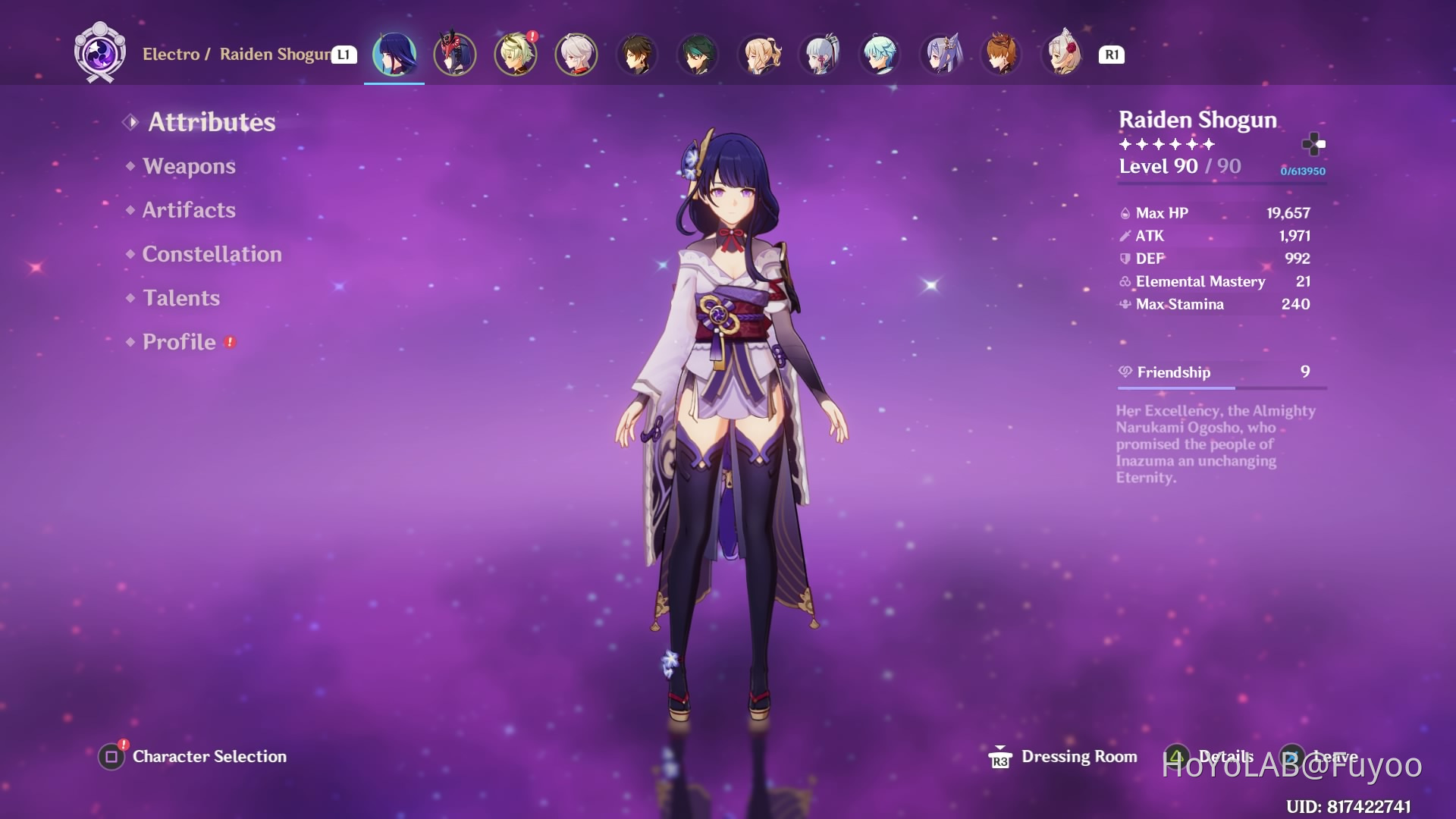This screenshot has height=819, width=1456.
Task: Select Jean's blonde ponytail portrait
Action: [758, 55]
